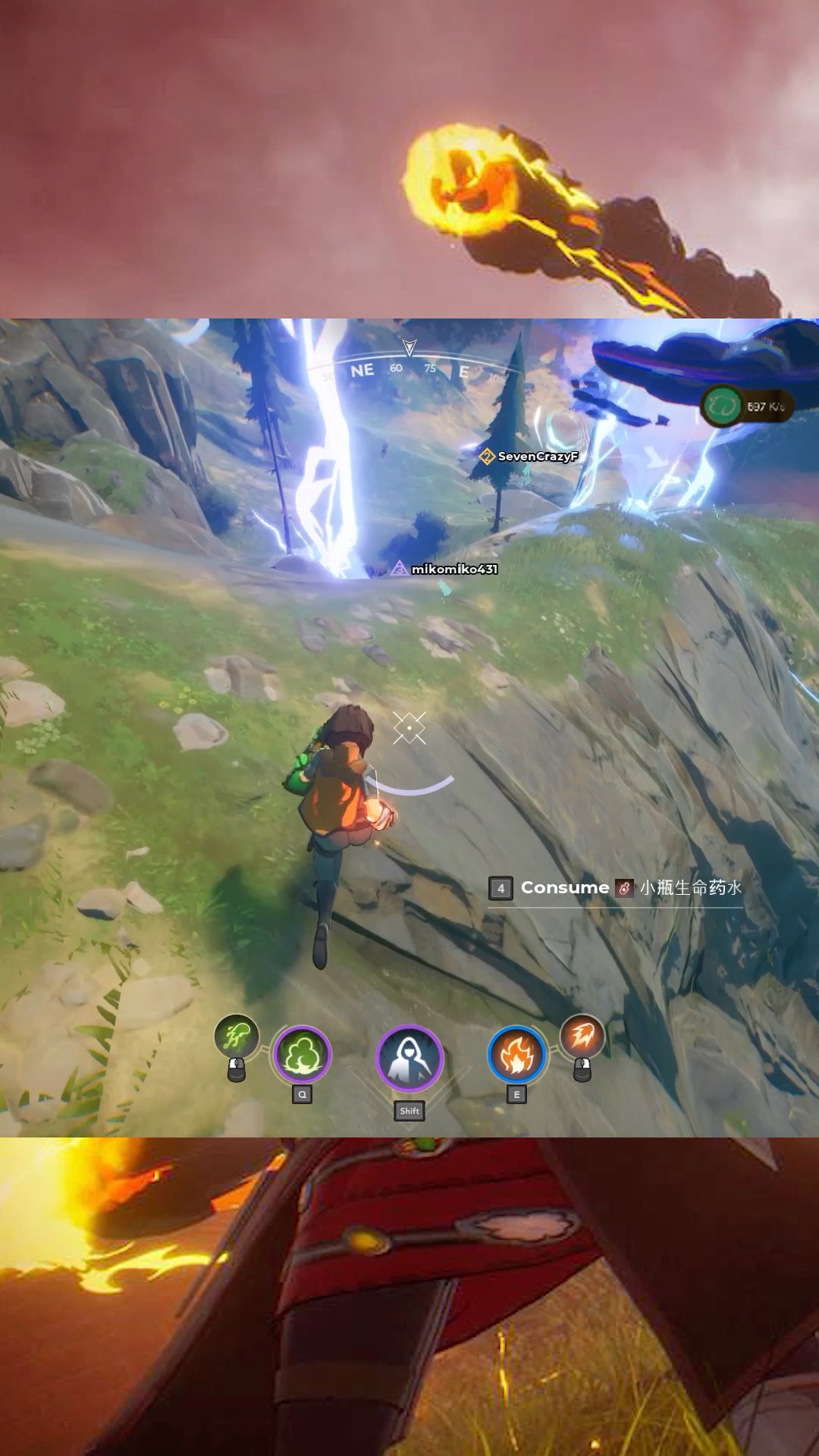Trigger the hooded figure rune ability

[x=409, y=1059]
